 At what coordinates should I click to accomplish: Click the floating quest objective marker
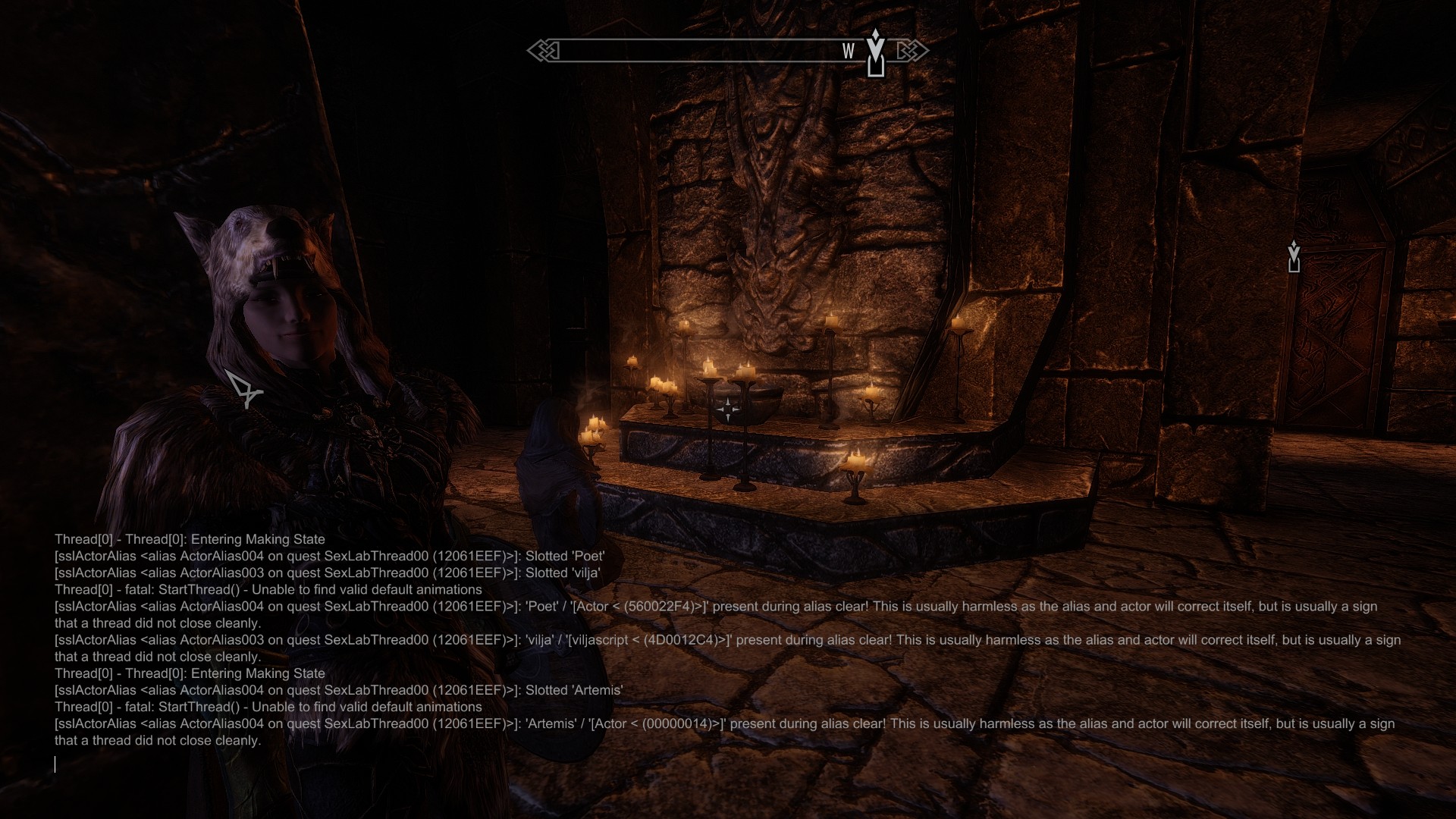(1294, 256)
